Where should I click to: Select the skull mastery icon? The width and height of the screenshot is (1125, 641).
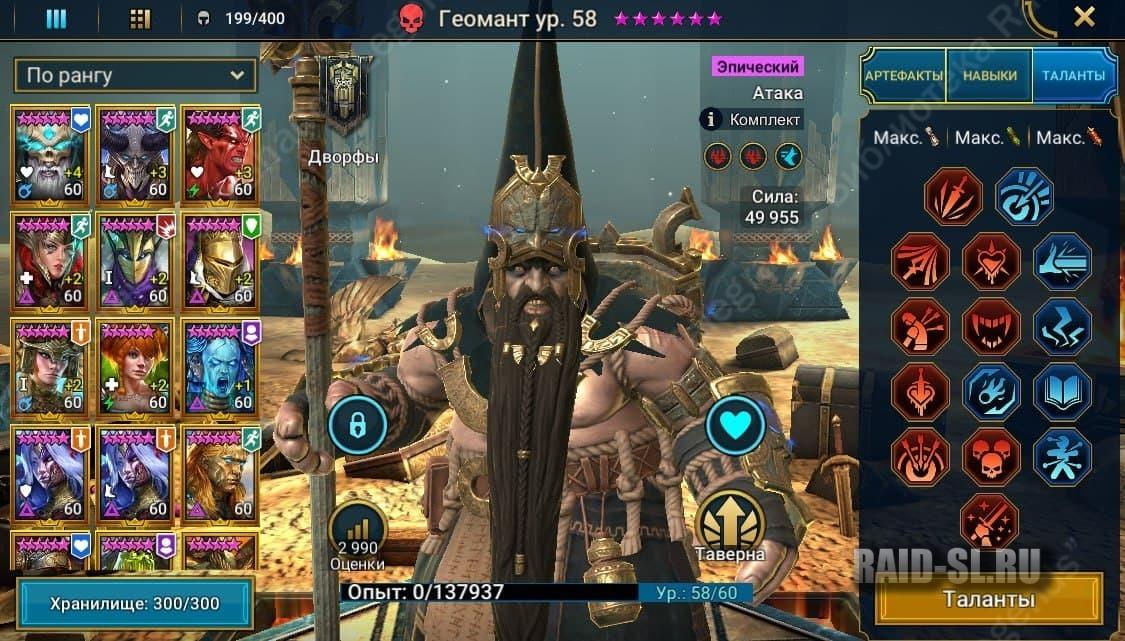[x=990, y=457]
